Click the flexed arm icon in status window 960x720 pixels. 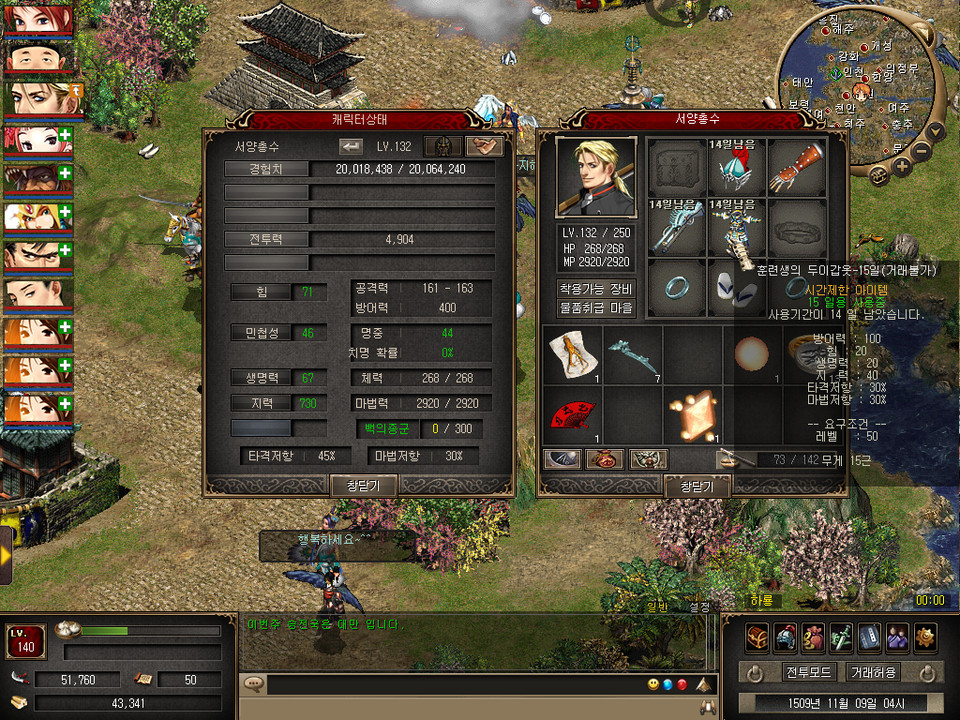tap(484, 146)
